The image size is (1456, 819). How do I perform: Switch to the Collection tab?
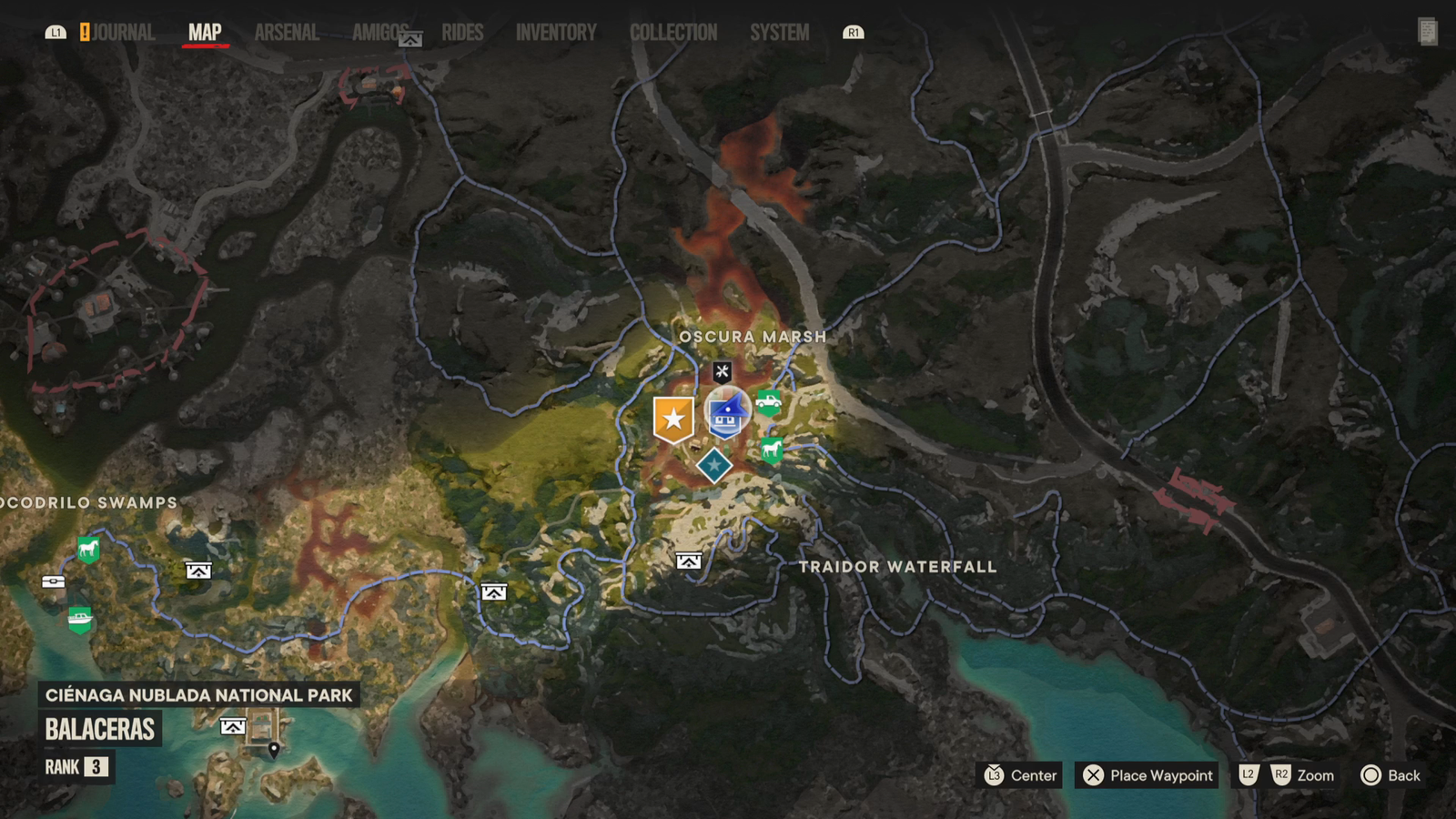point(673,33)
